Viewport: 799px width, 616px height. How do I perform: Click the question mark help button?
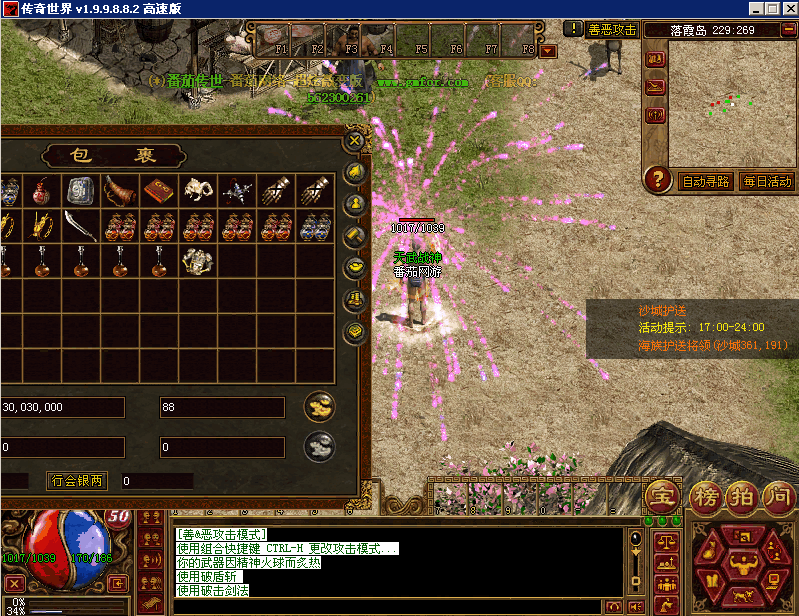coord(657,180)
